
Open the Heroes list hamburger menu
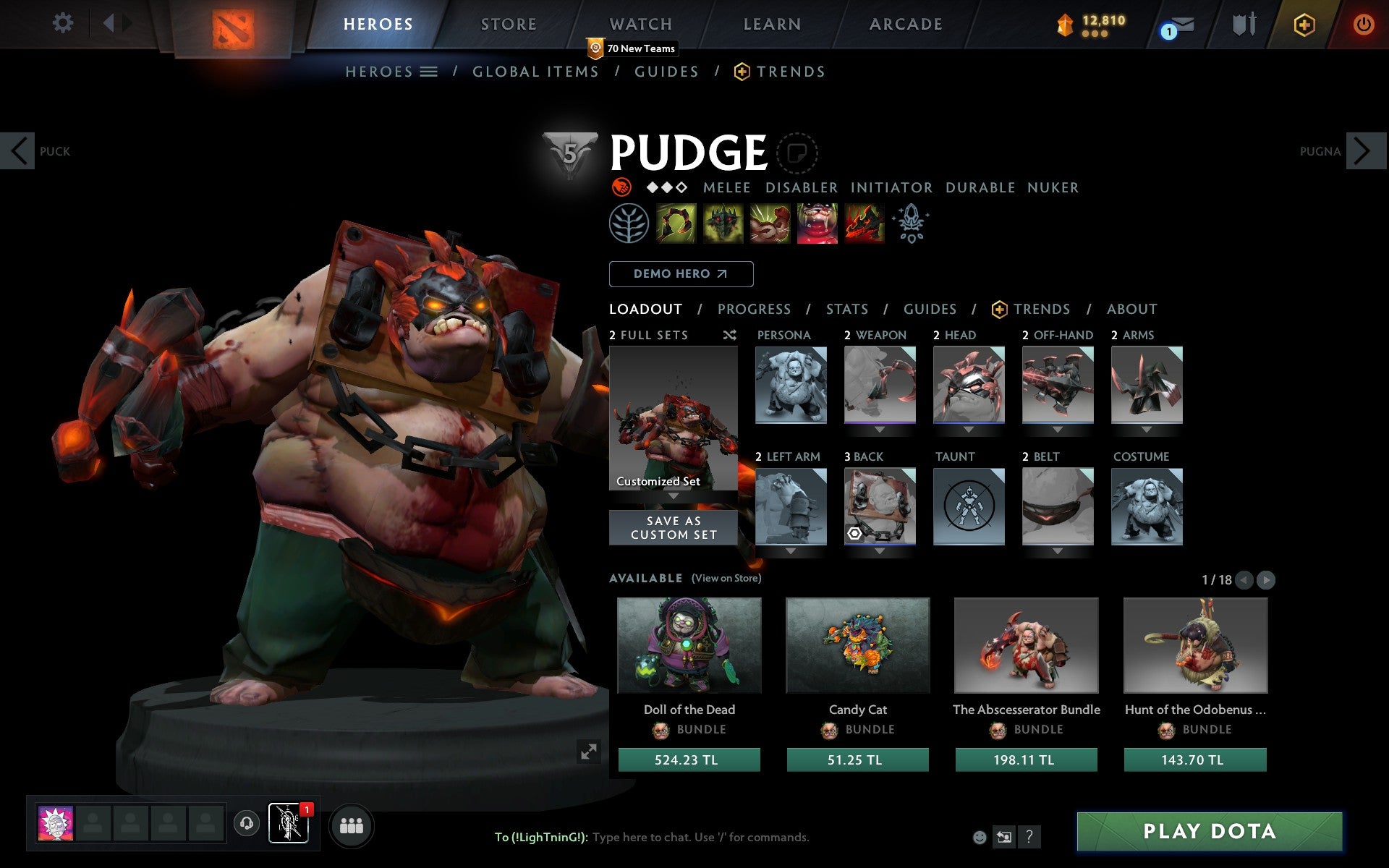point(429,72)
